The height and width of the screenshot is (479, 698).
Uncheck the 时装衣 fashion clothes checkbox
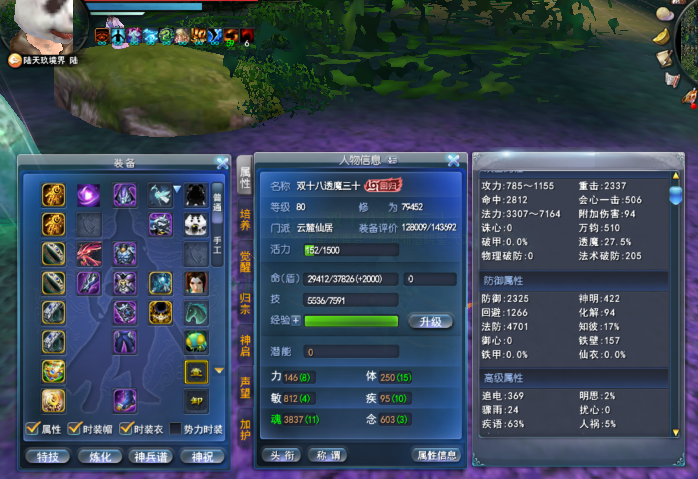tap(126, 429)
